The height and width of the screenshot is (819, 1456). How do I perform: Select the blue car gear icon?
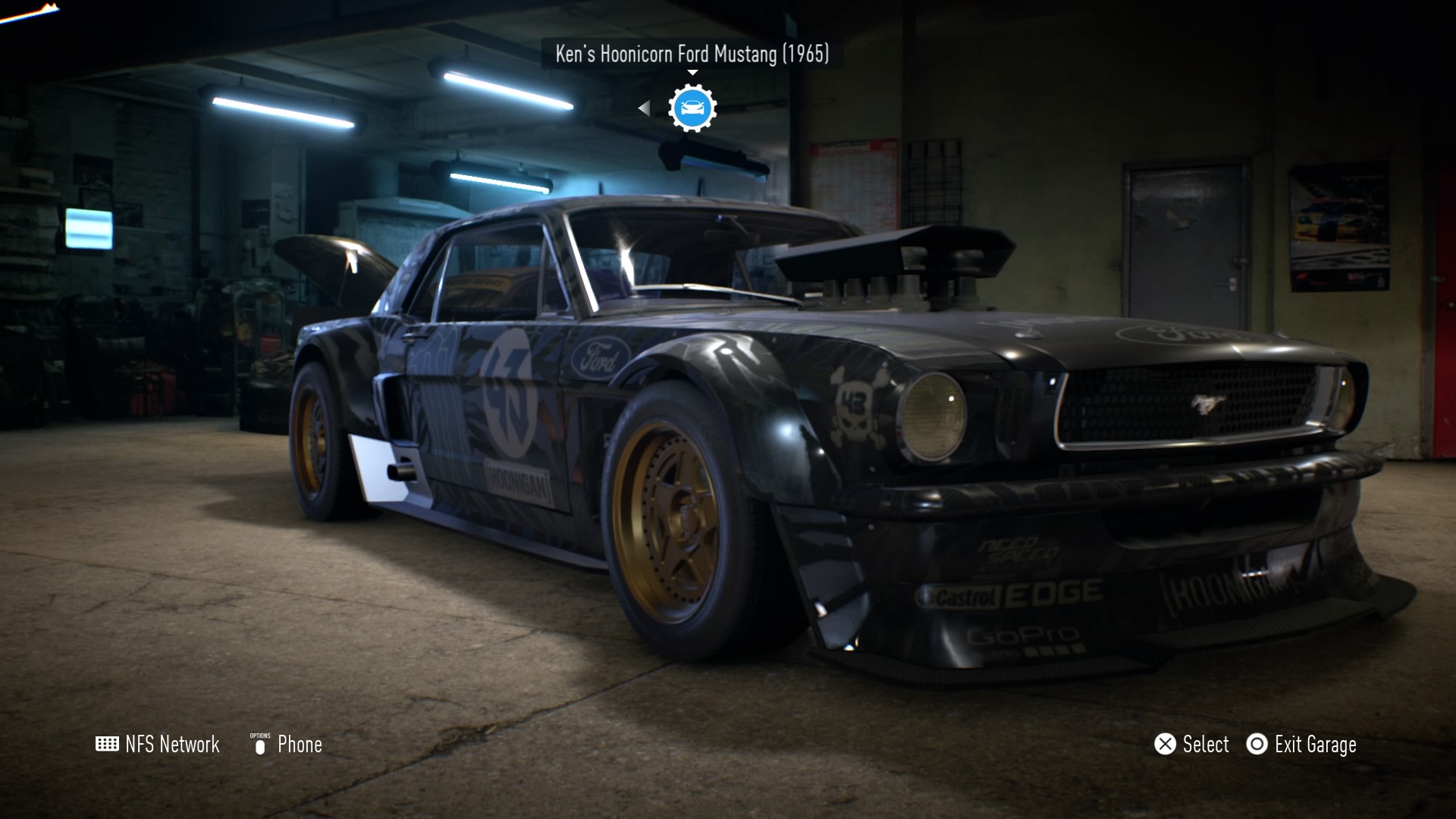(x=692, y=108)
